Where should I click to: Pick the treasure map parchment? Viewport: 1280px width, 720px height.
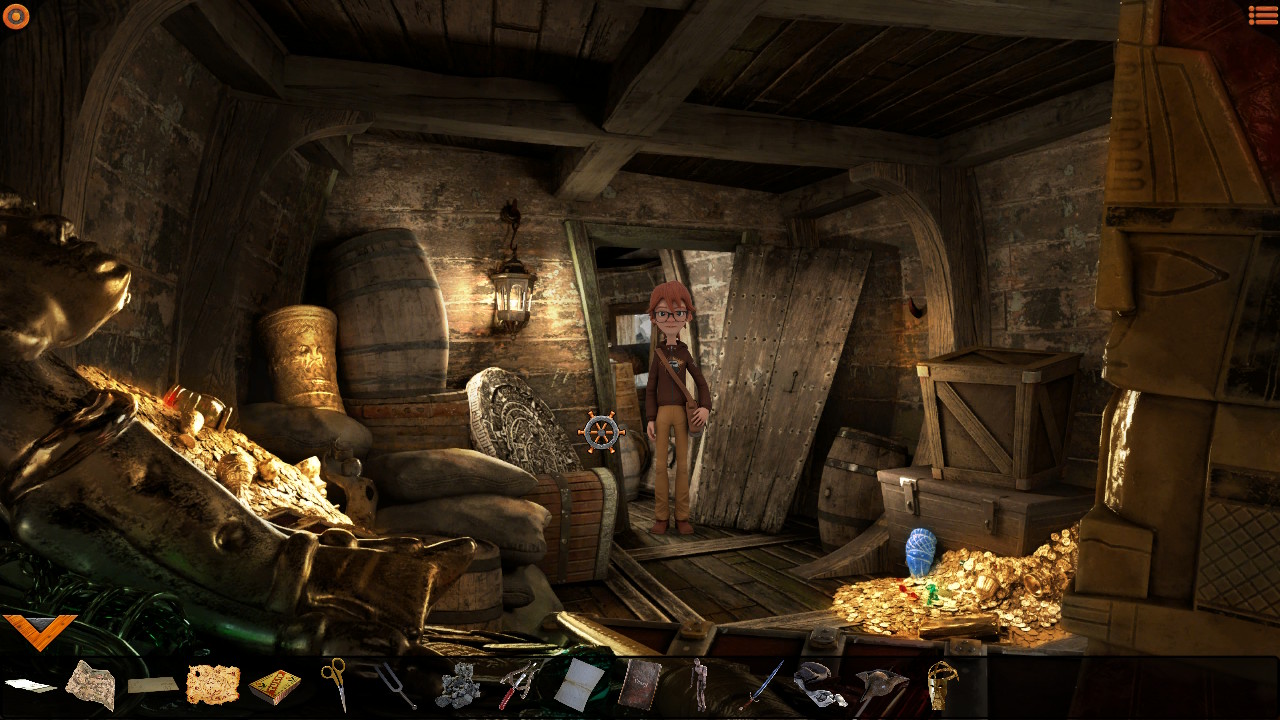tap(213, 685)
